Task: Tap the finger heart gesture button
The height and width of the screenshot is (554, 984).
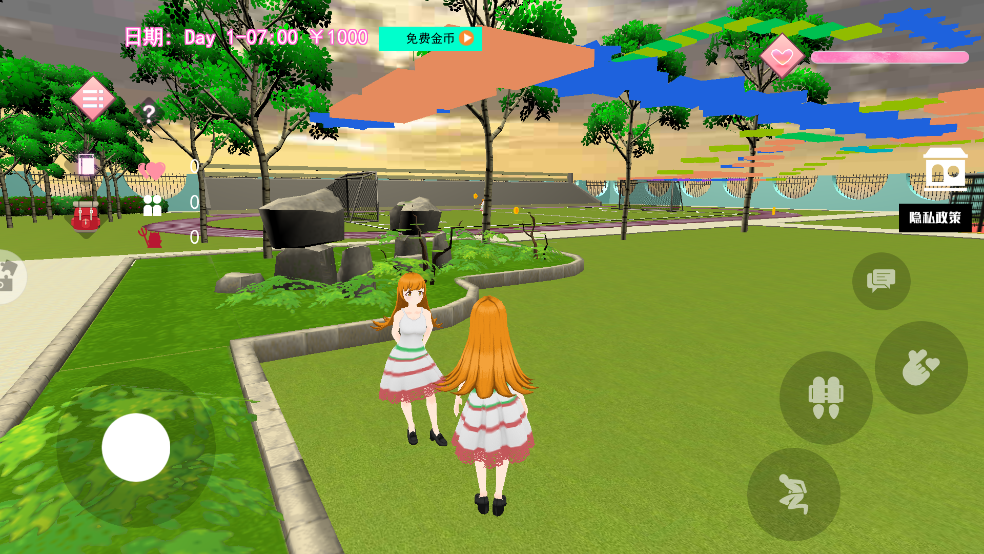Action: coord(921,368)
